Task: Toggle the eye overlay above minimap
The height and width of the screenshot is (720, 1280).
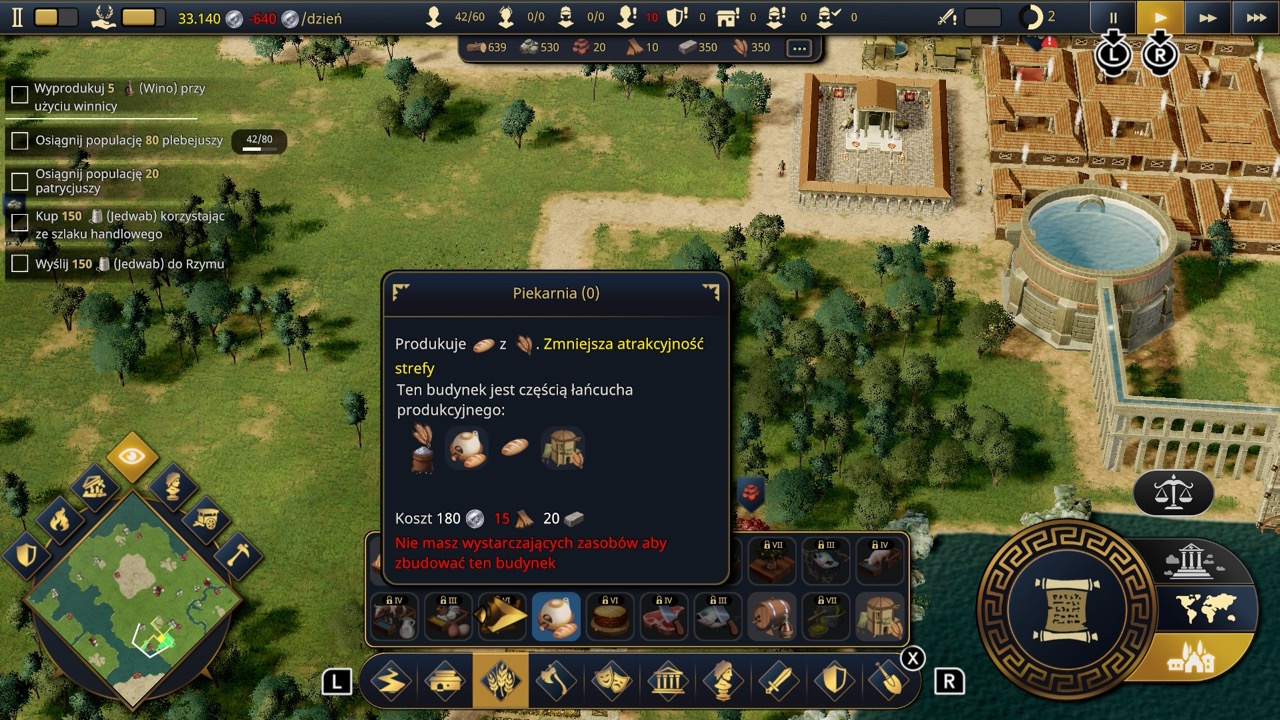Action: click(132, 458)
